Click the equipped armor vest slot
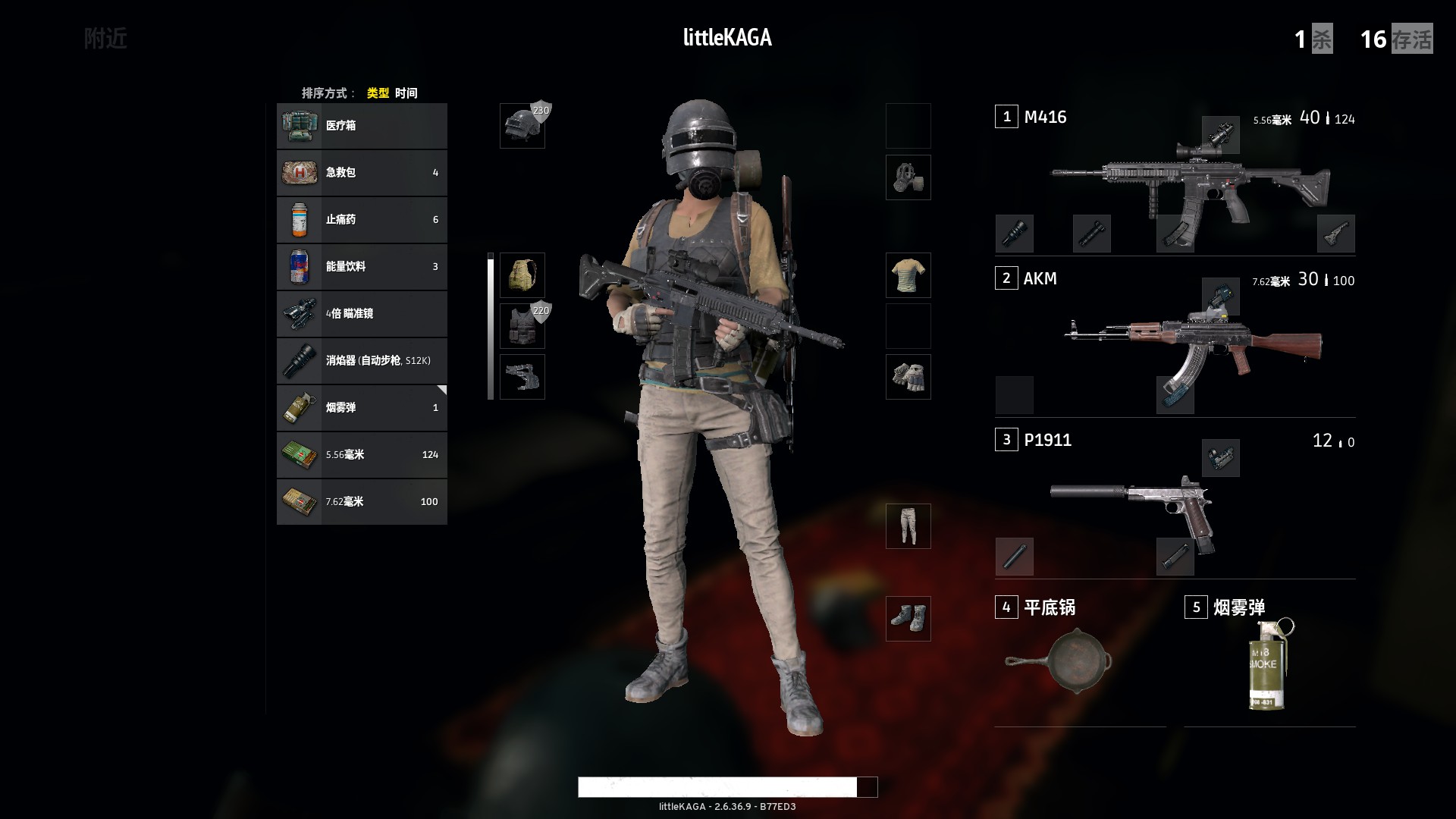The width and height of the screenshot is (1456, 819). (522, 325)
